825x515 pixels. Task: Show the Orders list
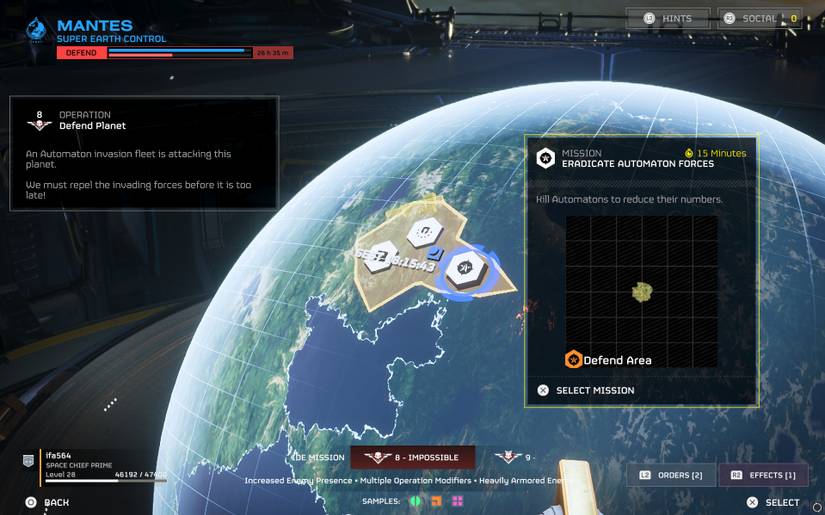(x=671, y=475)
